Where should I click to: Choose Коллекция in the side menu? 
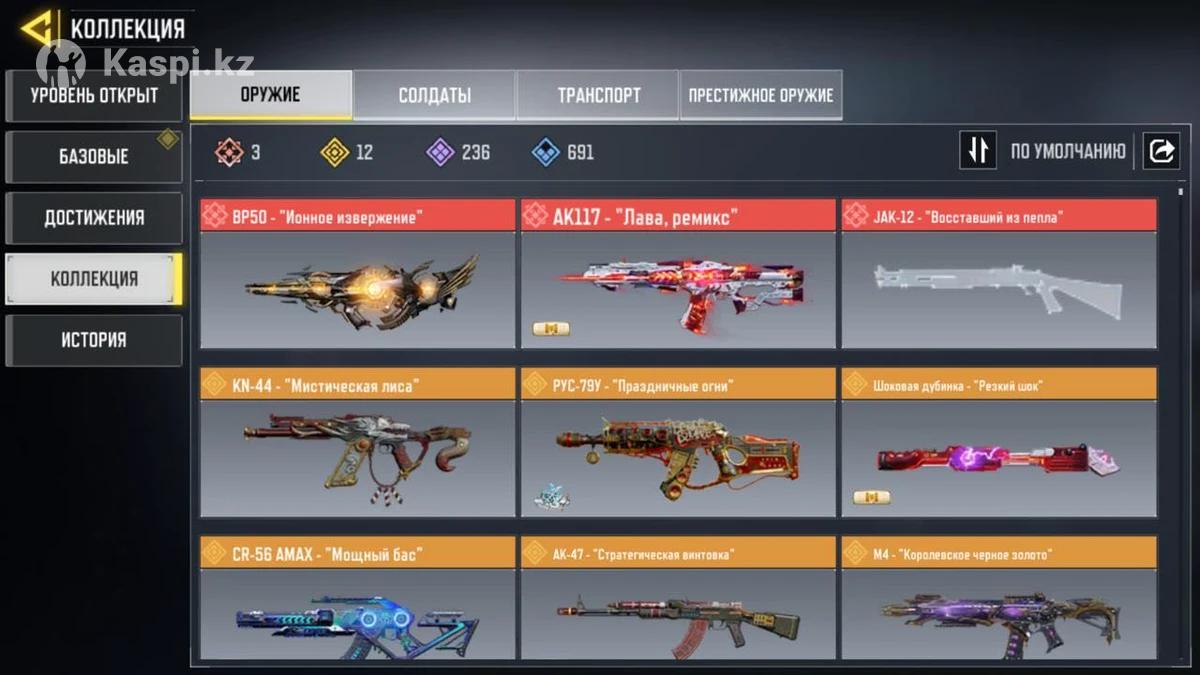pos(94,279)
